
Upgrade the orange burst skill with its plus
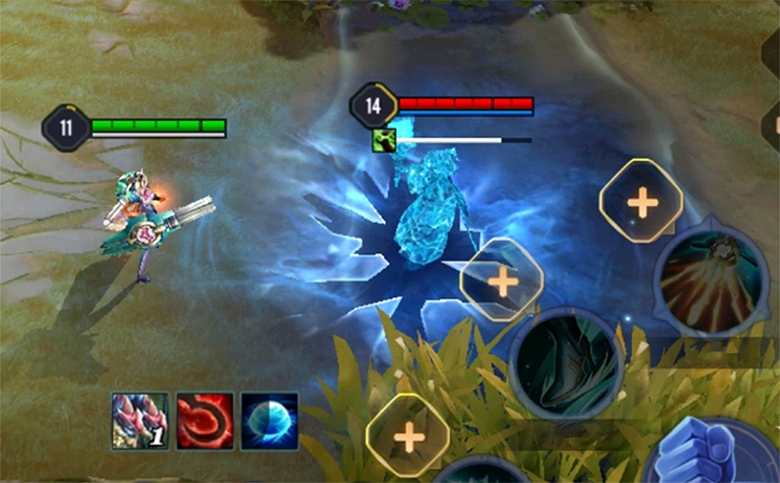click(x=641, y=201)
